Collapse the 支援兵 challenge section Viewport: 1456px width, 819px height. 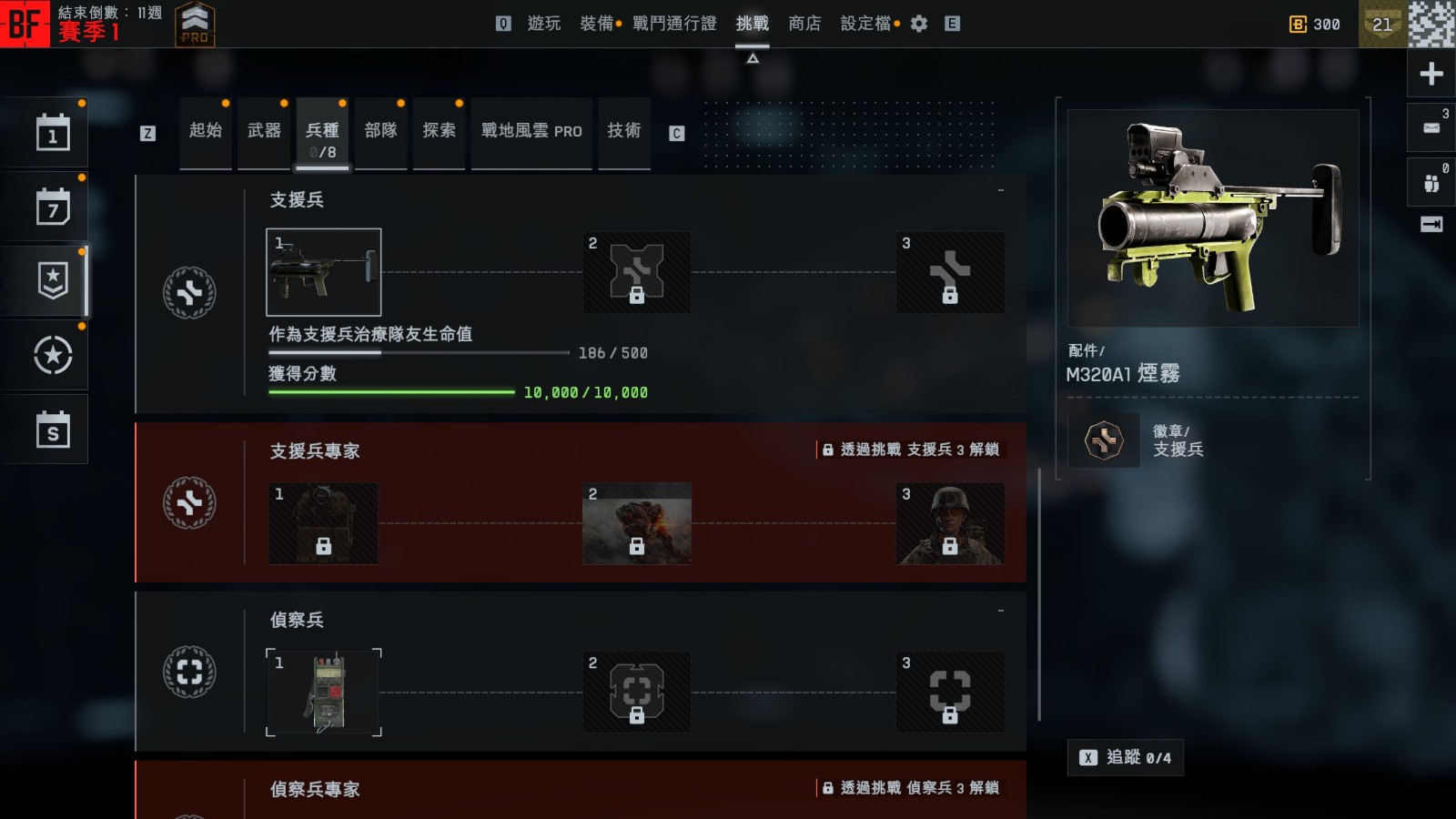pyautogui.click(x=1001, y=190)
